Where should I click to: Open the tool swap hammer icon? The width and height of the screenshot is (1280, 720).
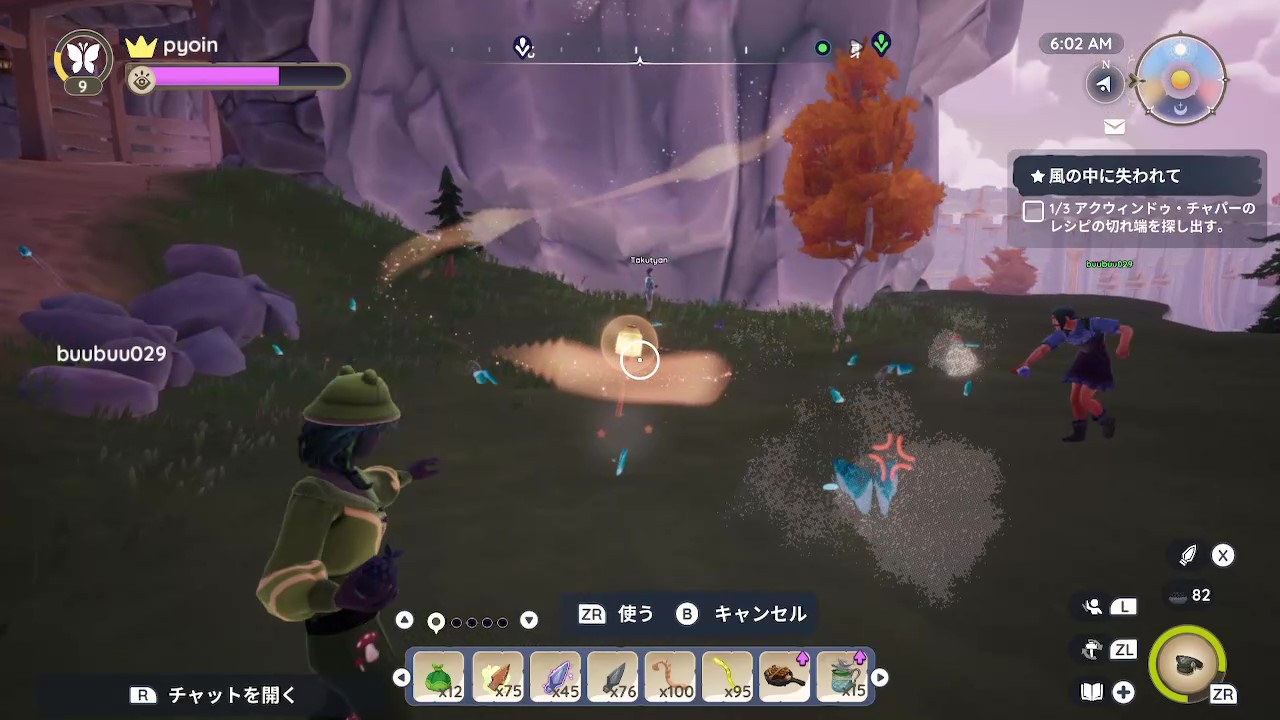[x=1092, y=650]
